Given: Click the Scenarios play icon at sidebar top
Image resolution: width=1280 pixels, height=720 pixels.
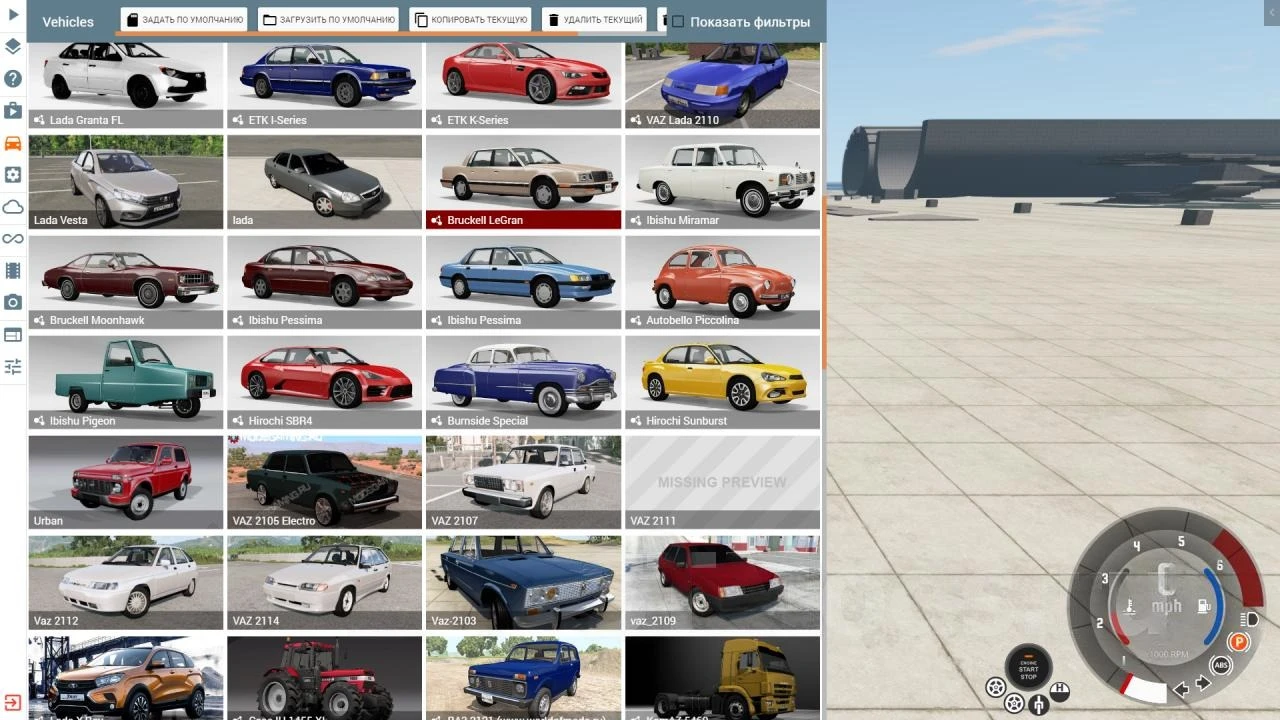Looking at the screenshot, I should (x=13, y=14).
